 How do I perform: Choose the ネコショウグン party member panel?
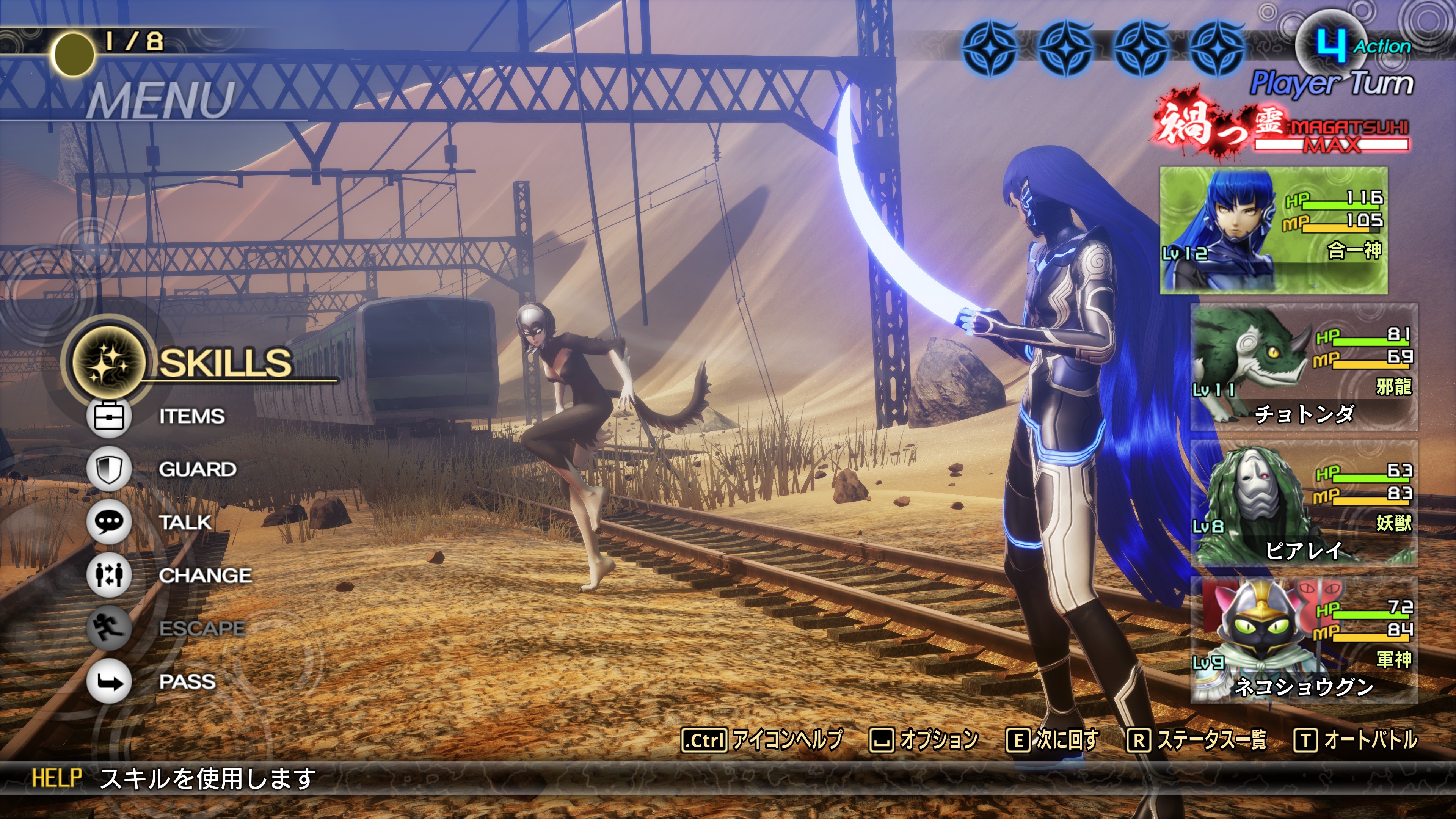(1304, 641)
